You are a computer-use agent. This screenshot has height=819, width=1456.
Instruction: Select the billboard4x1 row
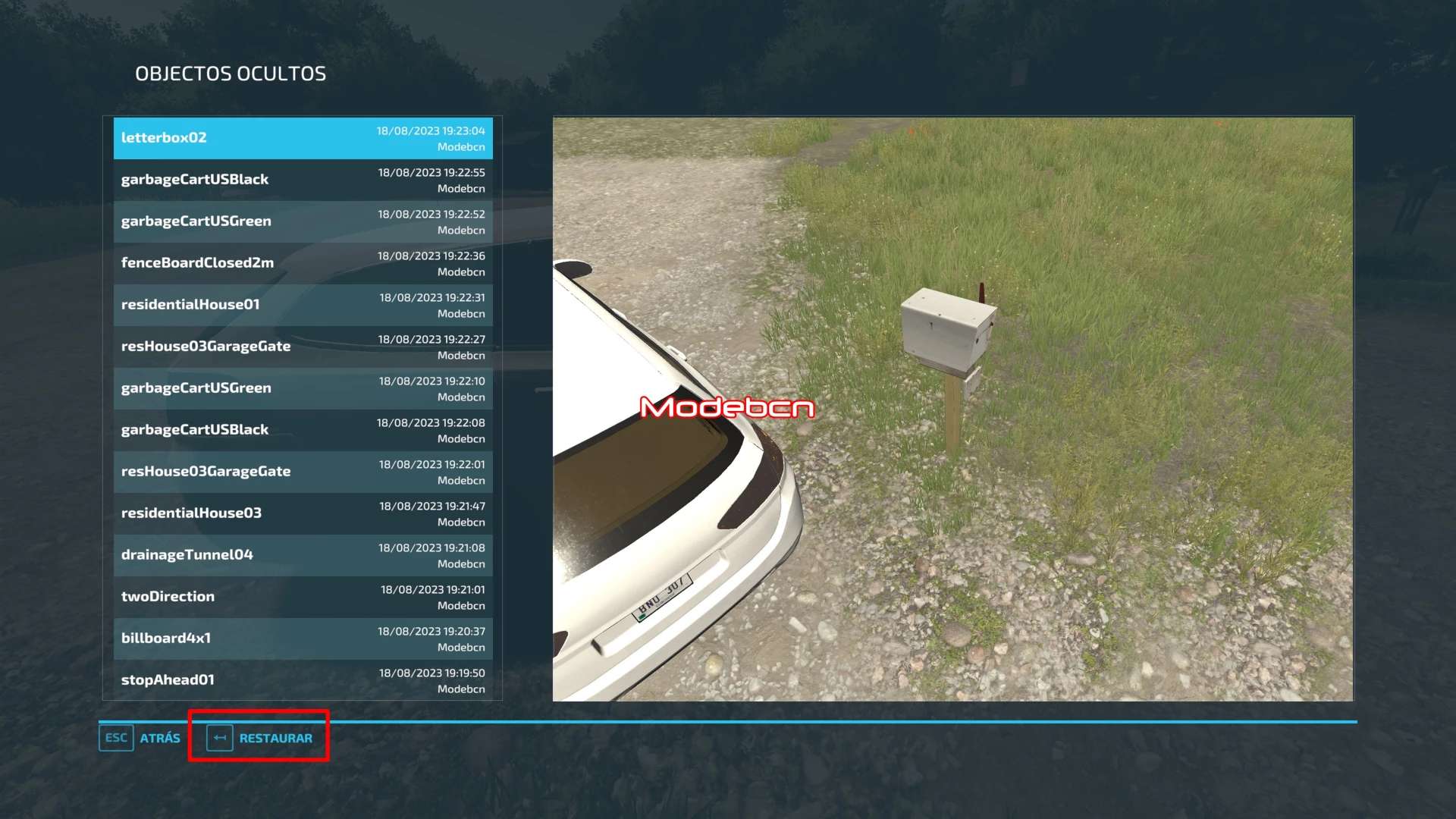coord(303,639)
